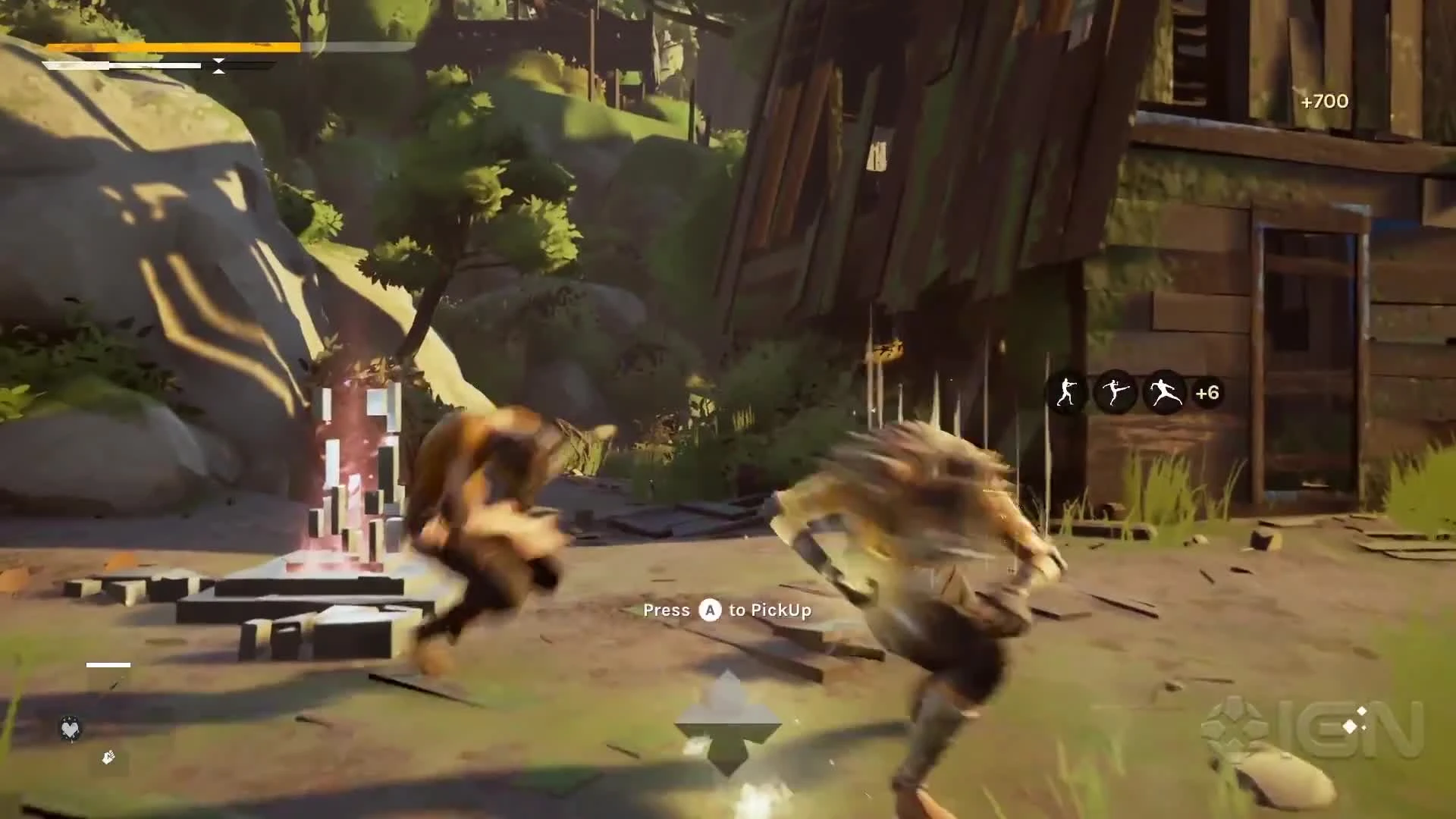This screenshot has height=819, width=1456.
Task: Select the high kick attack icon
Action: click(x=1115, y=391)
